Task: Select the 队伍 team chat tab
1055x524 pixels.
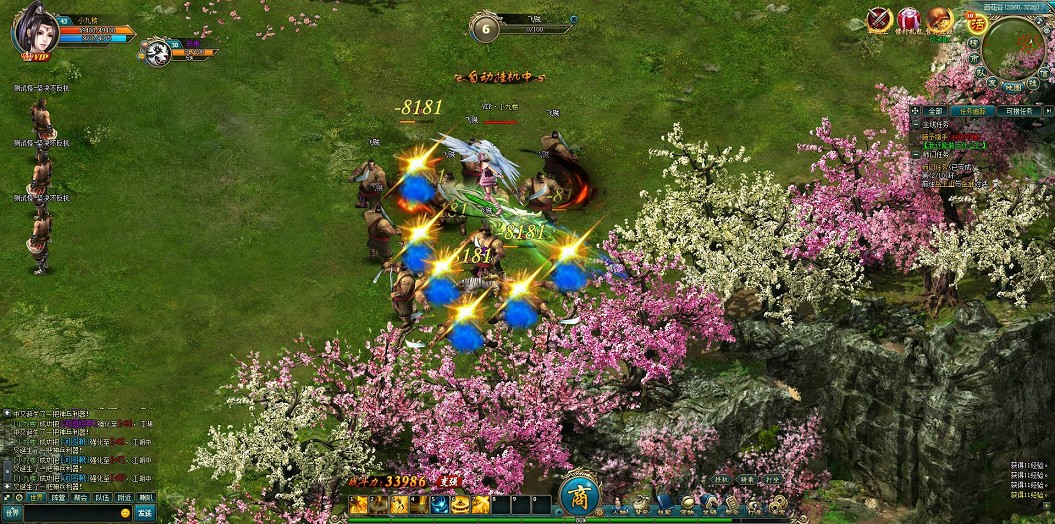Action: 102,497
